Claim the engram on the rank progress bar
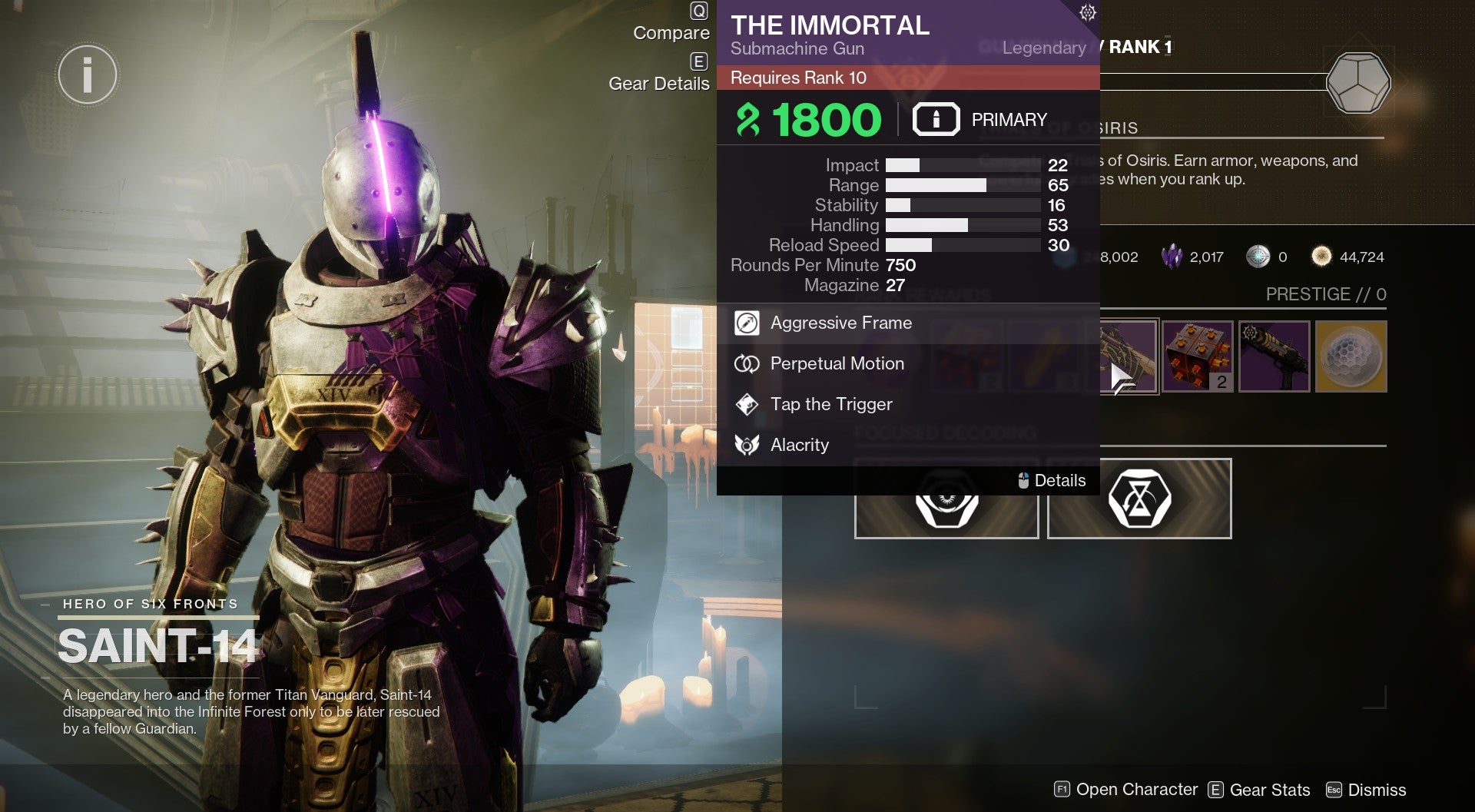Screen dimensions: 1475x812 1358,83
